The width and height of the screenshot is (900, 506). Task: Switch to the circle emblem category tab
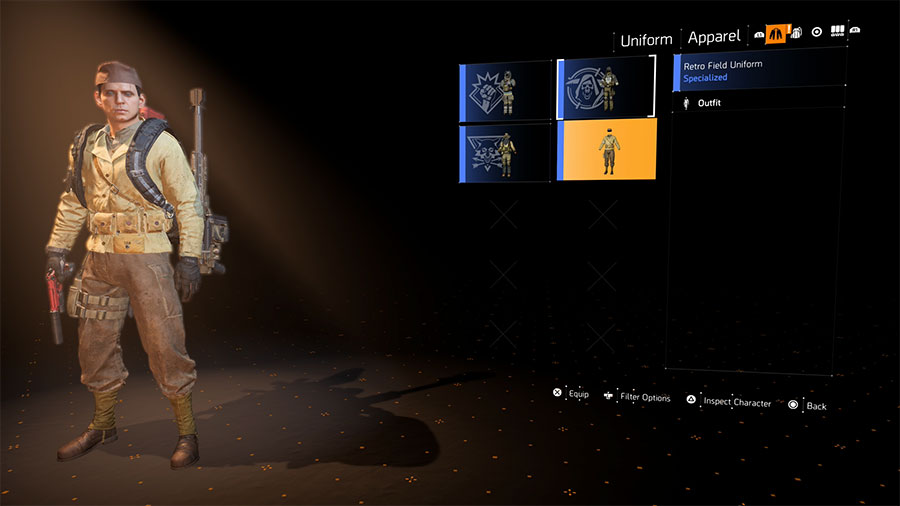(x=816, y=33)
